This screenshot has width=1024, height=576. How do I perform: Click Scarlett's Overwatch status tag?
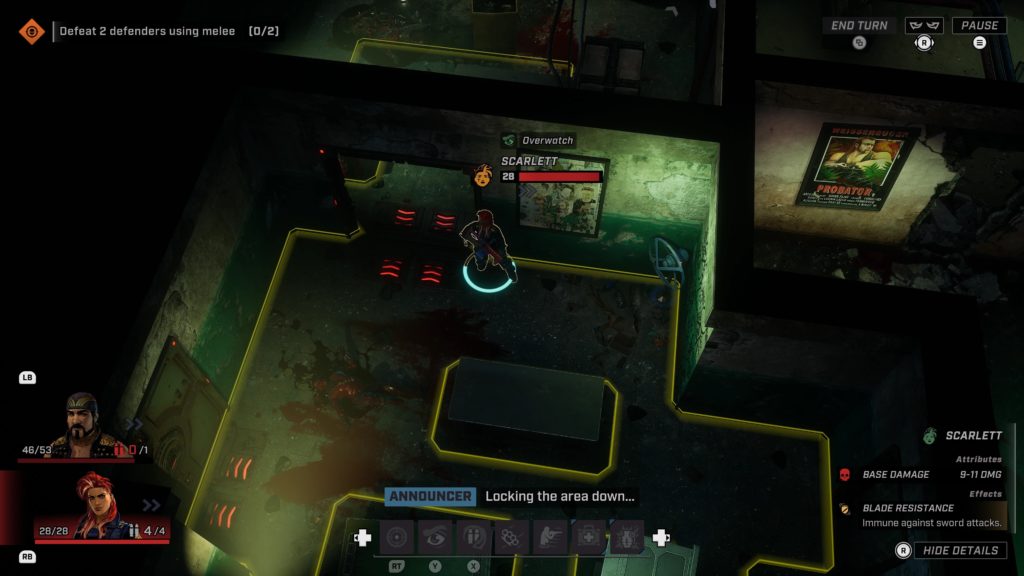tap(539, 141)
